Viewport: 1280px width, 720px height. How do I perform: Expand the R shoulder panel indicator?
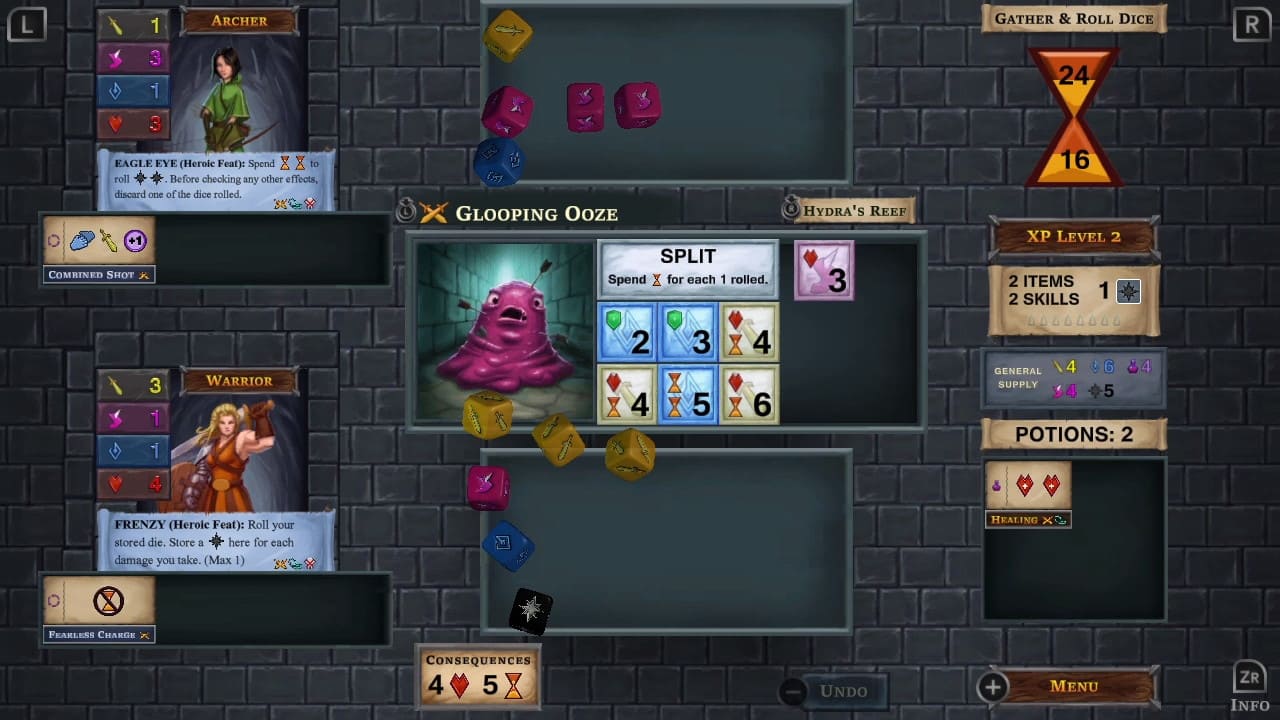coord(1251,24)
